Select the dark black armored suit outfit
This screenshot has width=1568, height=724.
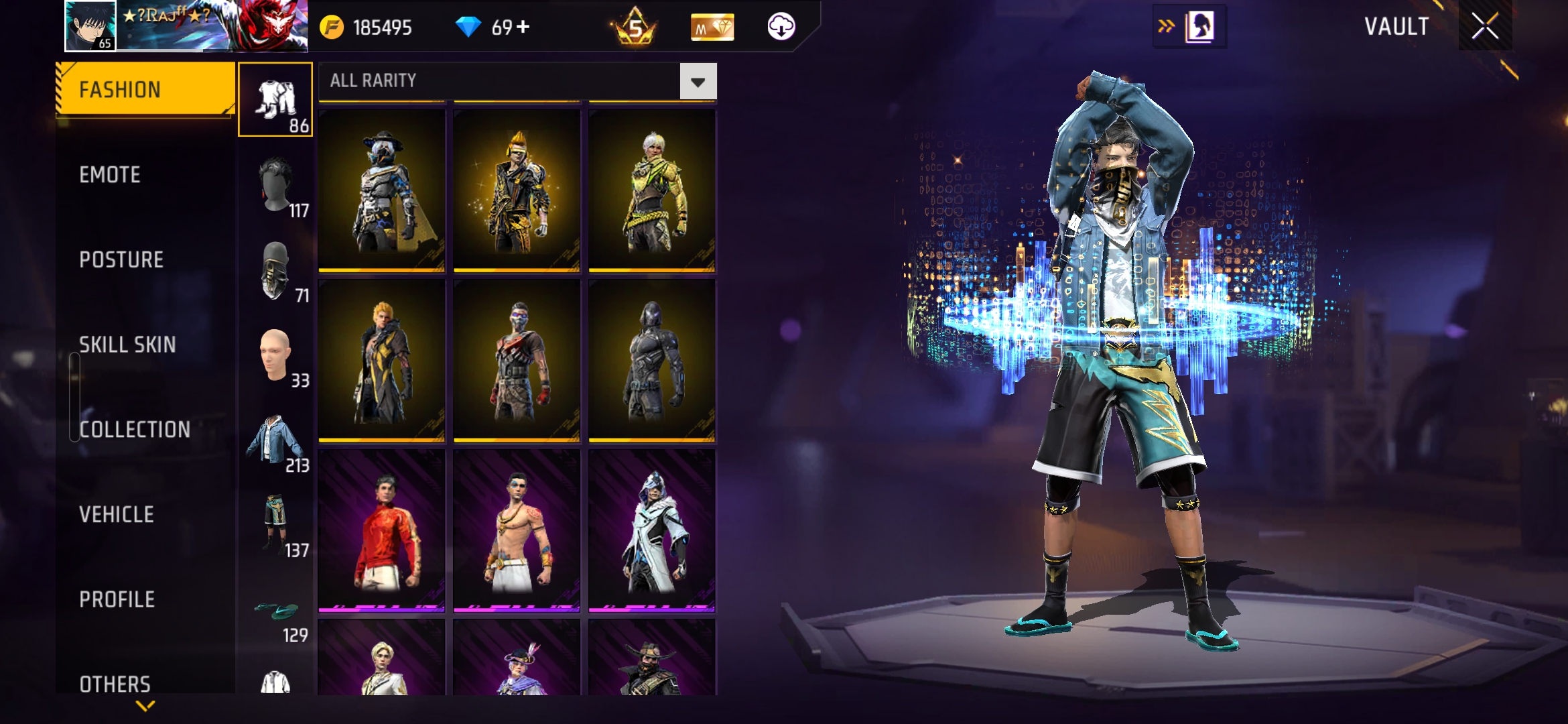click(652, 360)
